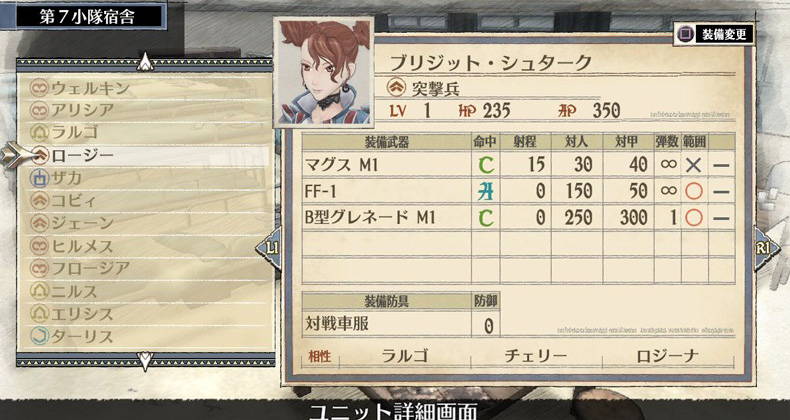This screenshot has height=420, width=790.
Task: Select ウェルキン in the squad list
Action: pos(90,88)
